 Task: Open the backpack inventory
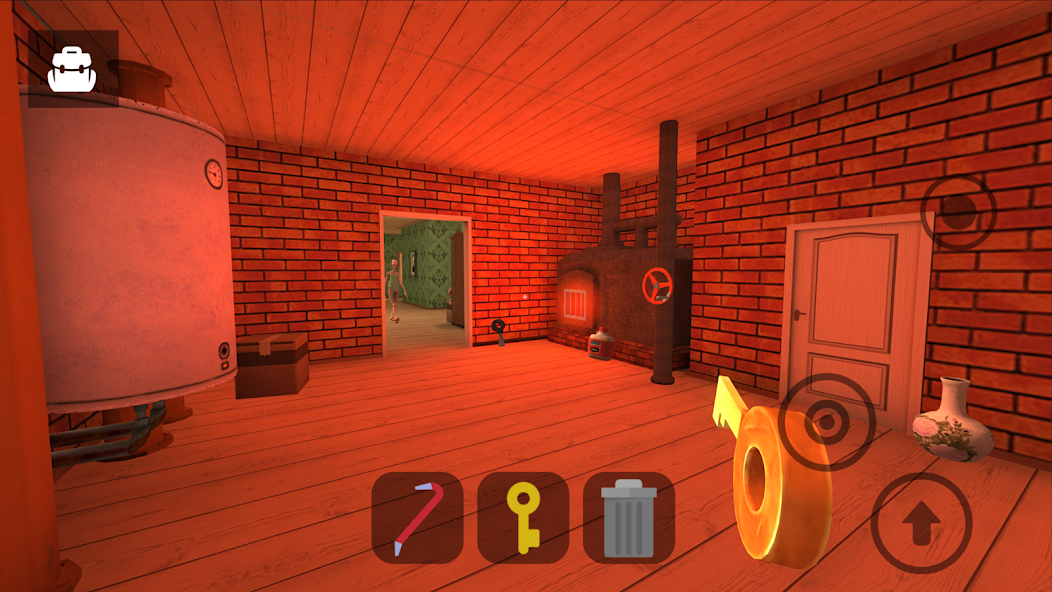pyautogui.click(x=72, y=69)
